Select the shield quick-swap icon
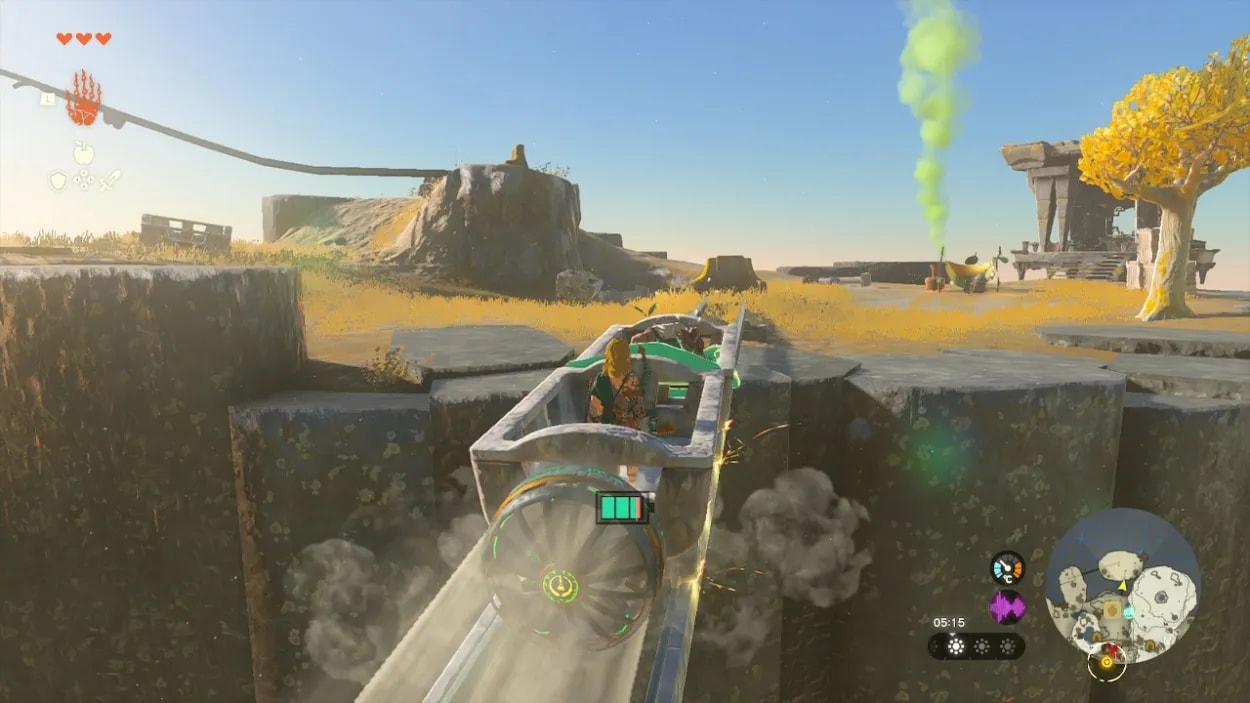 (x=58, y=180)
